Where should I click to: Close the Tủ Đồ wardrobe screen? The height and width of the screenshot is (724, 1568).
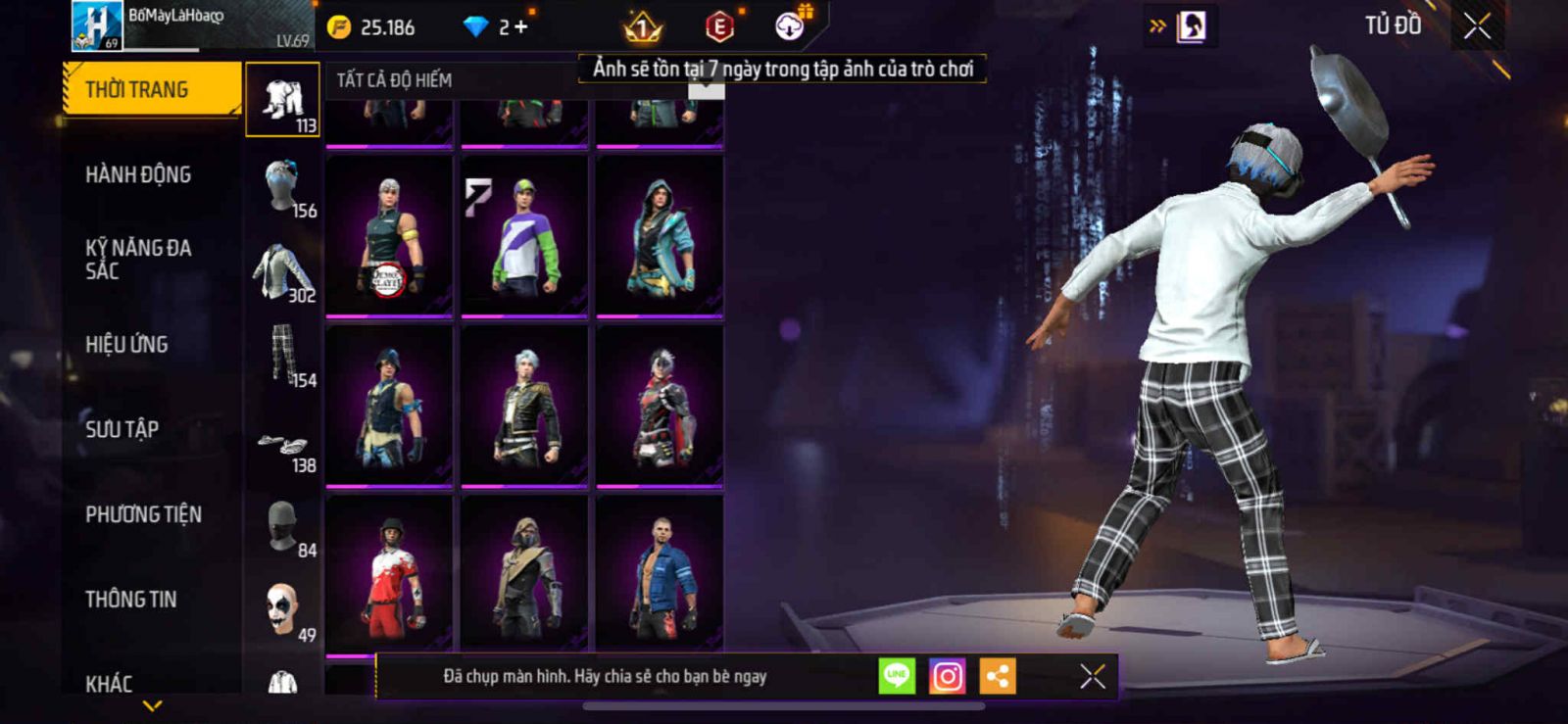click(x=1477, y=26)
